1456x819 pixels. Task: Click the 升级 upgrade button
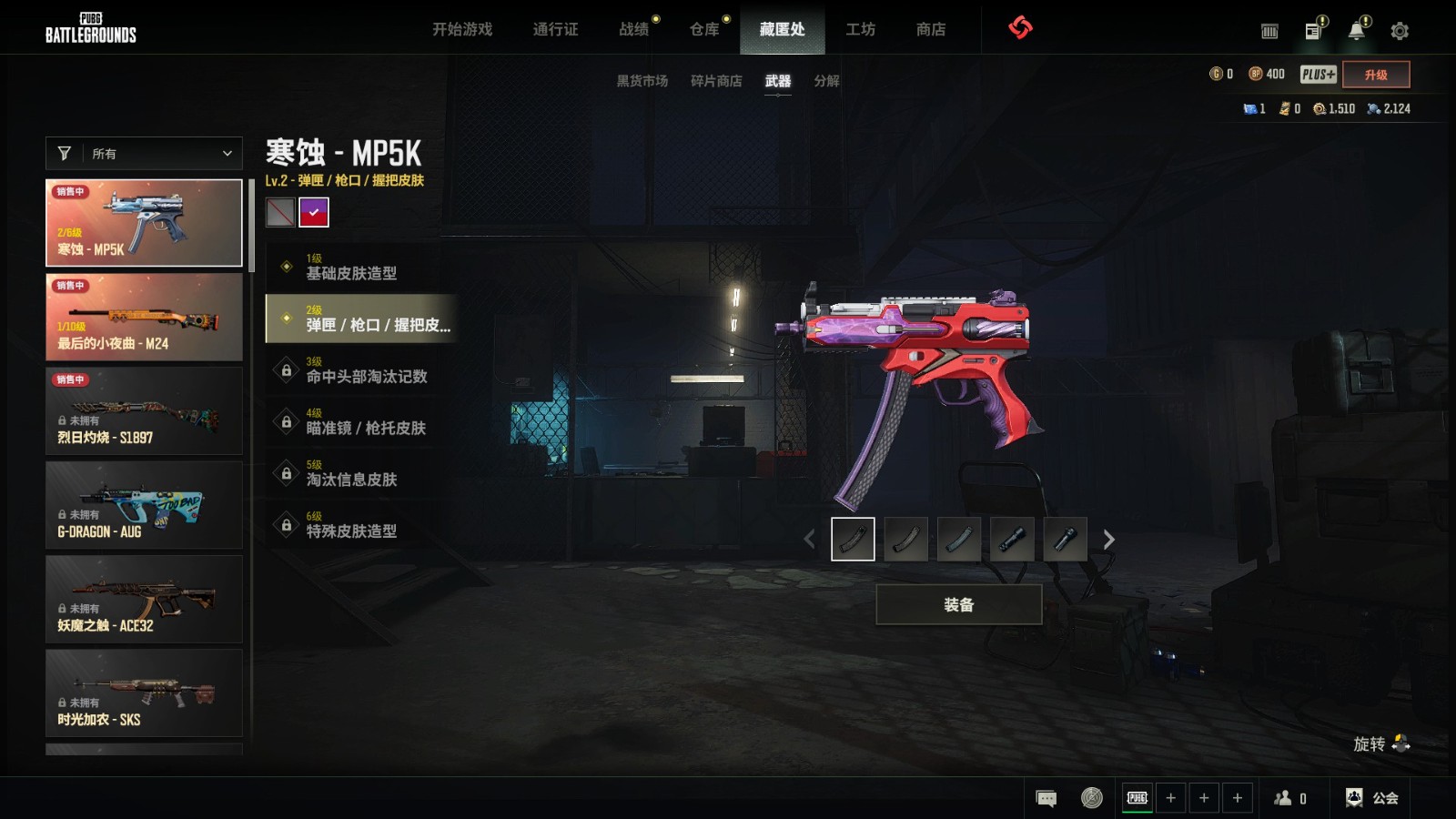click(1376, 75)
